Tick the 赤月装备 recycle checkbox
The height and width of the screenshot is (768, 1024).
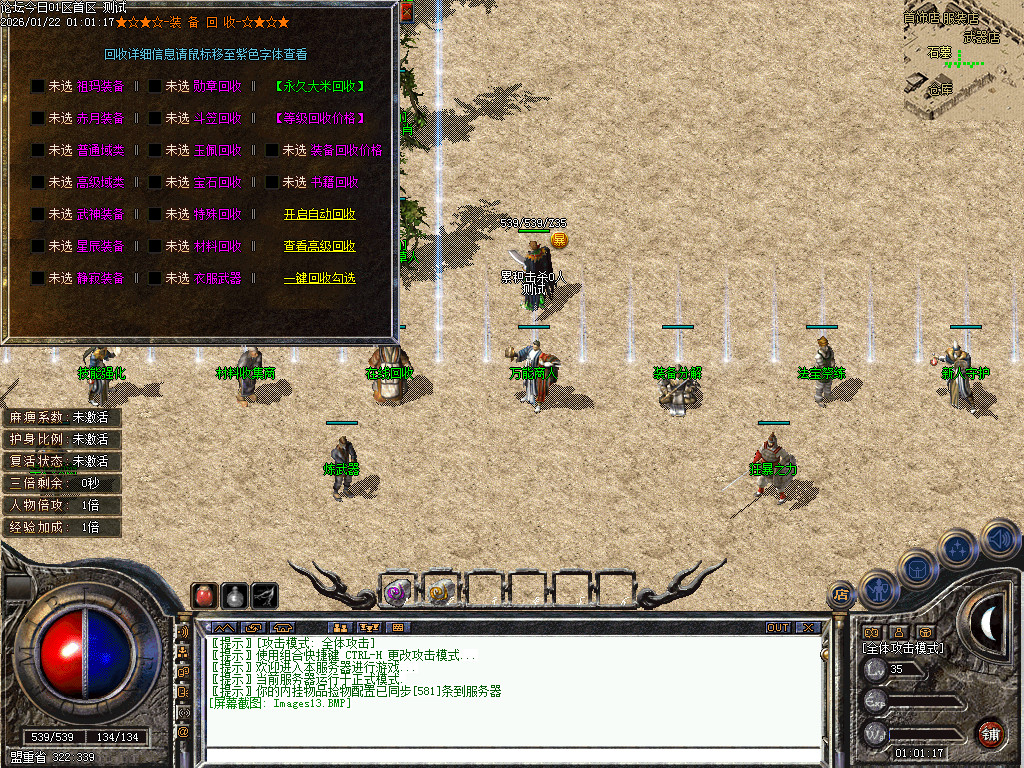pyautogui.click(x=37, y=119)
